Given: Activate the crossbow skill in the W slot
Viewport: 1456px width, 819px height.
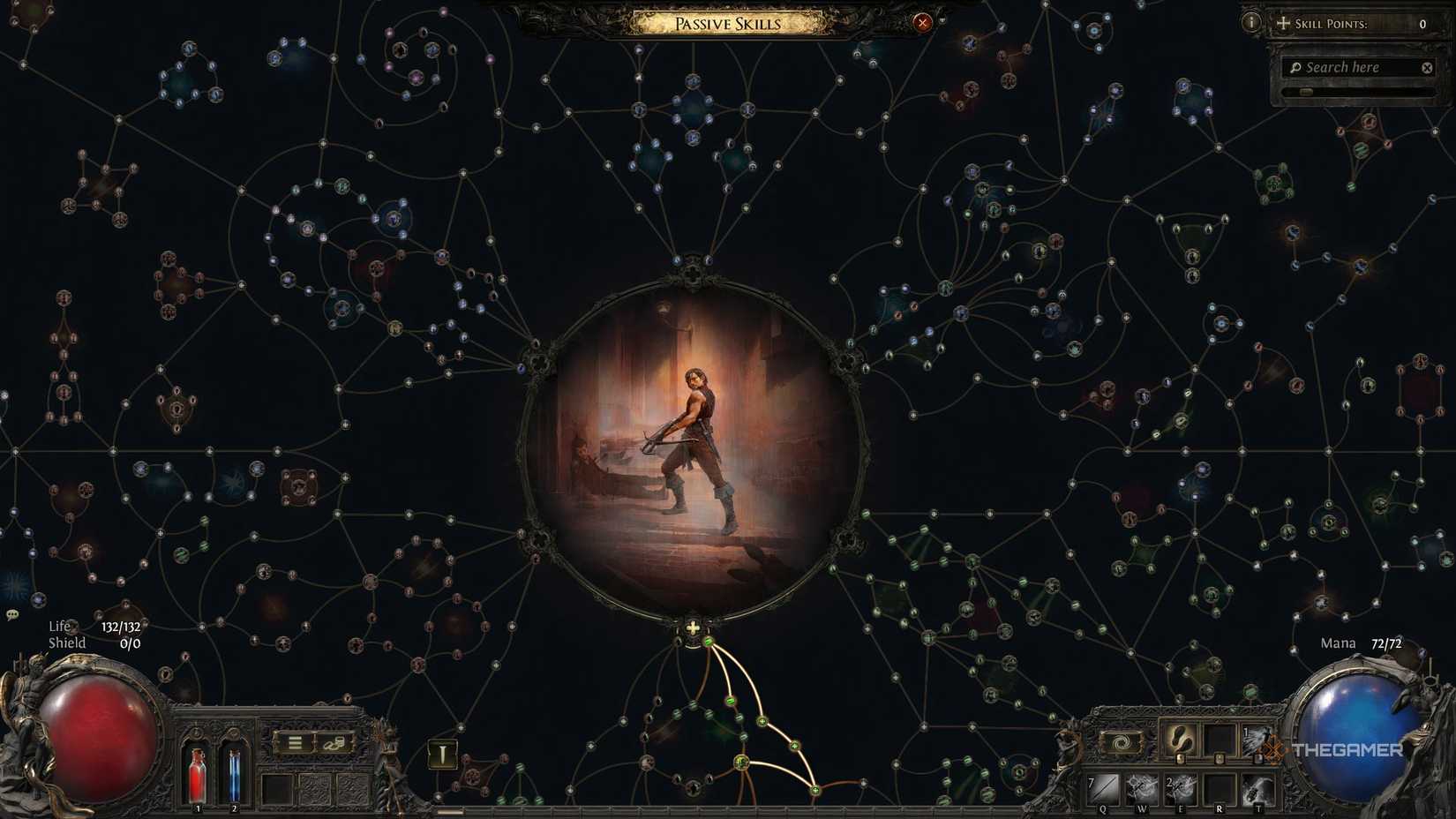Looking at the screenshot, I should coord(1141,787).
